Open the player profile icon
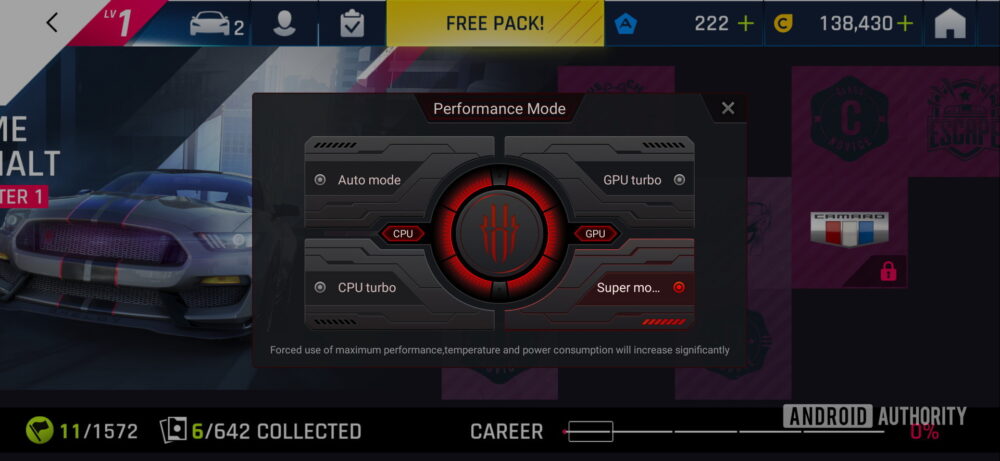This screenshot has height=461, width=1000. tap(285, 24)
